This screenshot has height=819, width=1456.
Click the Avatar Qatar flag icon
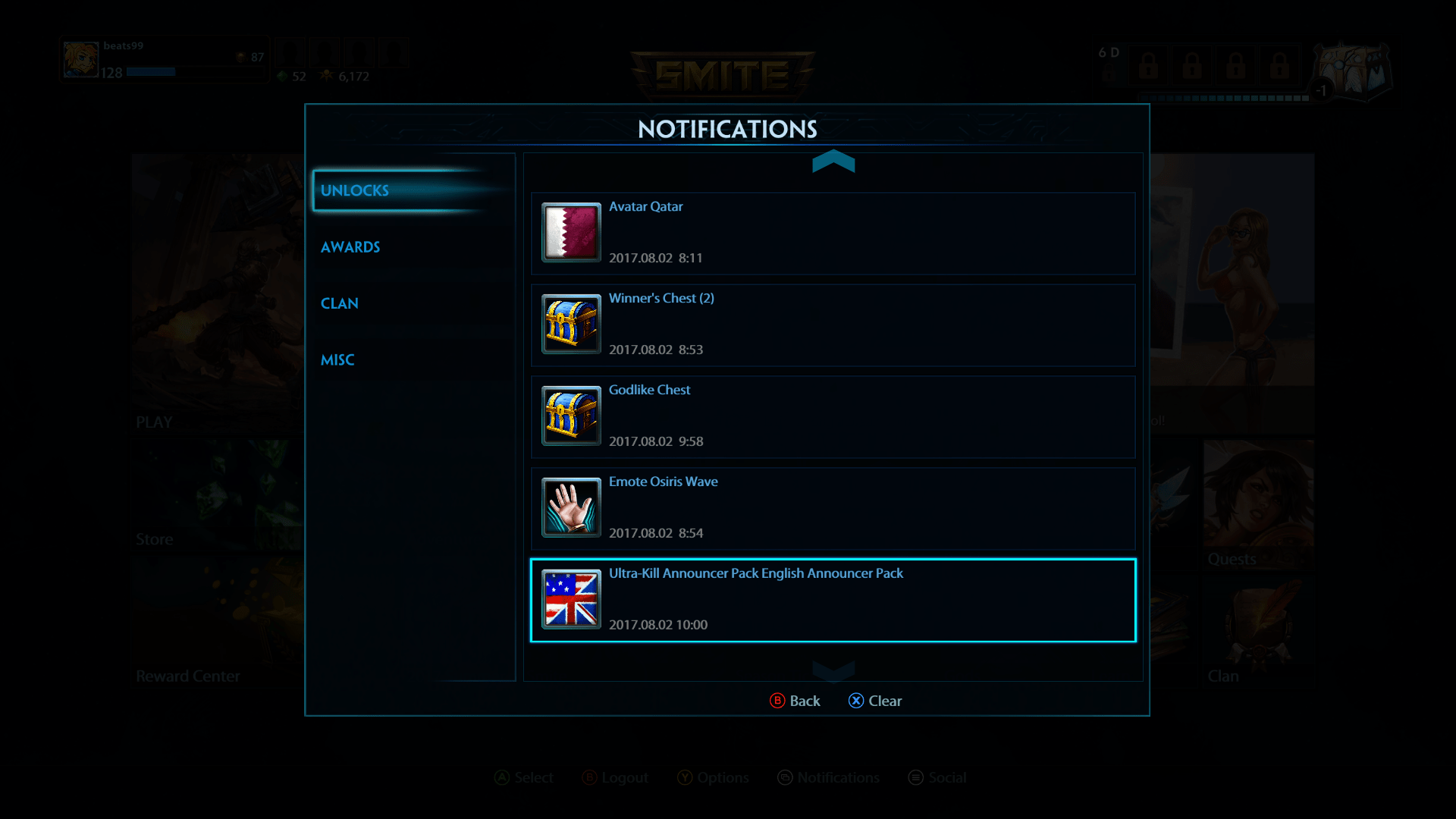coord(570,233)
